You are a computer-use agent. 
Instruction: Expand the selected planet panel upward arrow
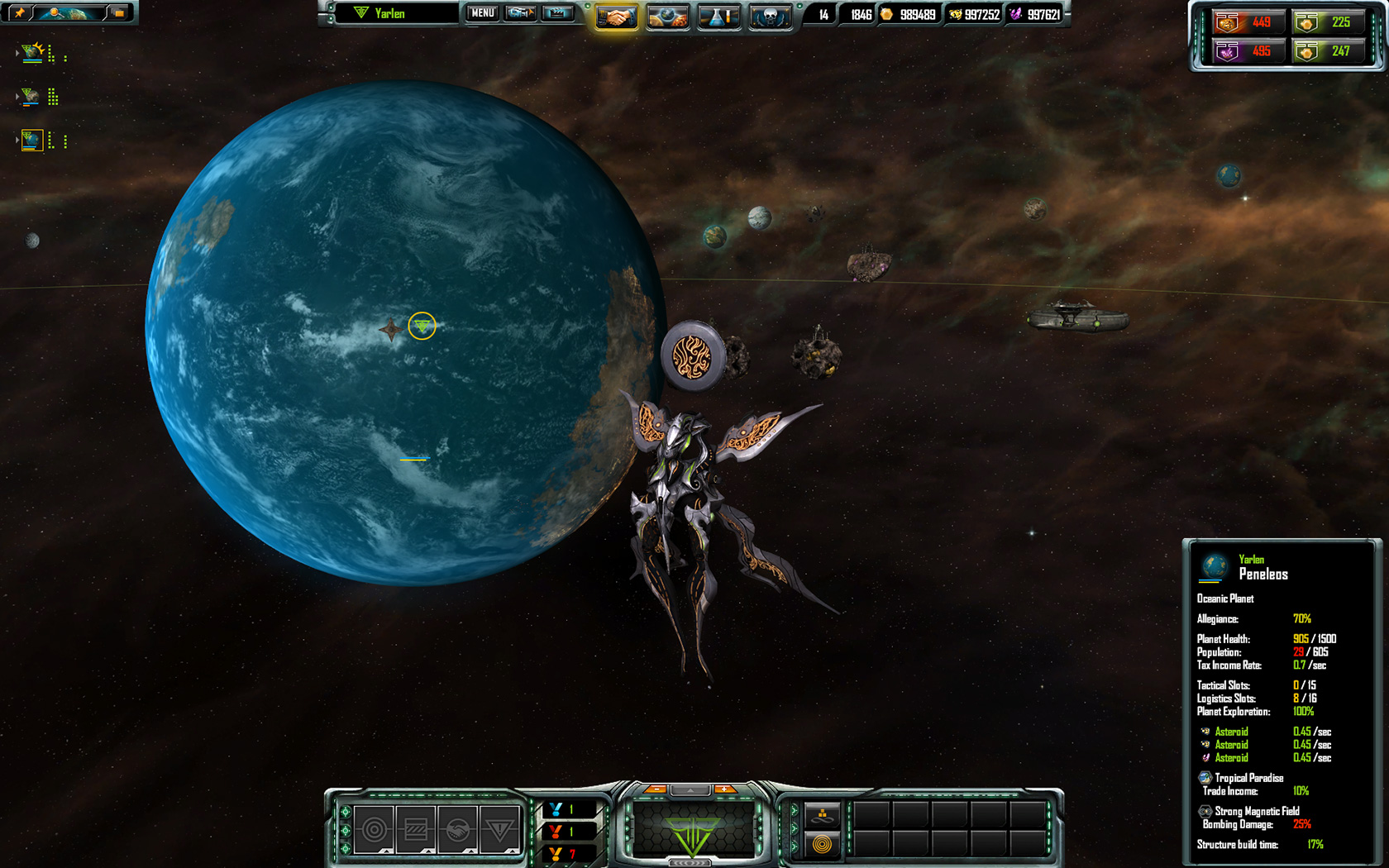pos(691,789)
